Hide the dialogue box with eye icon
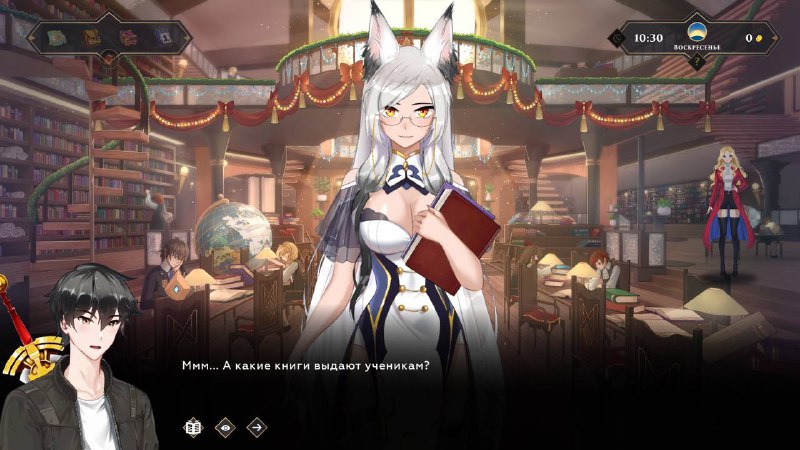This screenshot has height=450, width=800. tap(225, 427)
